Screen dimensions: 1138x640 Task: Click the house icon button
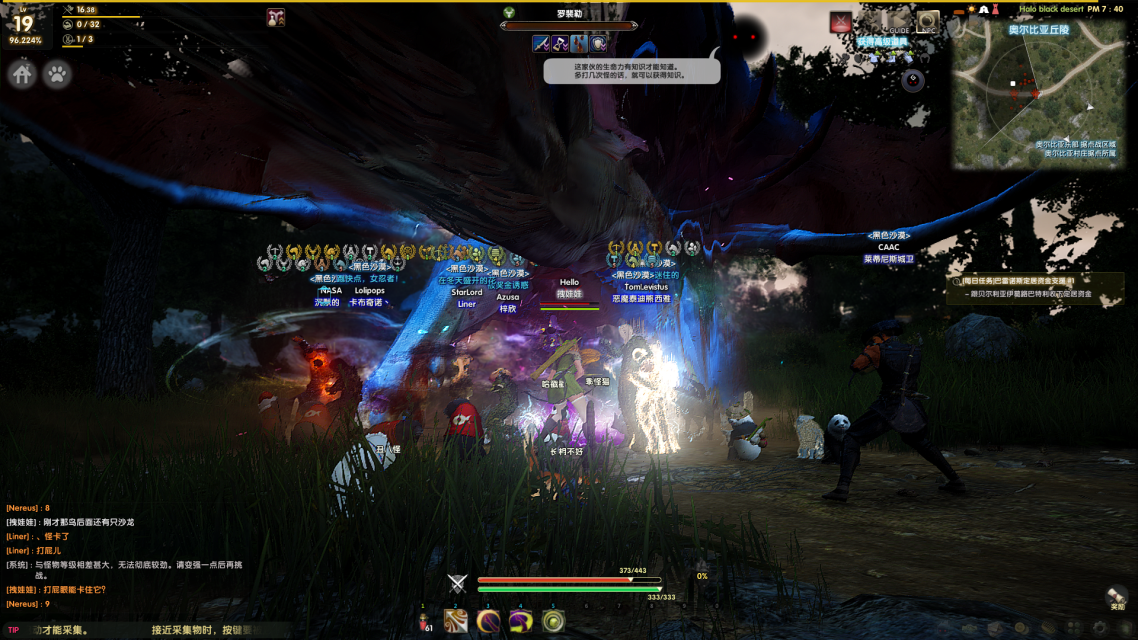tap(23, 74)
